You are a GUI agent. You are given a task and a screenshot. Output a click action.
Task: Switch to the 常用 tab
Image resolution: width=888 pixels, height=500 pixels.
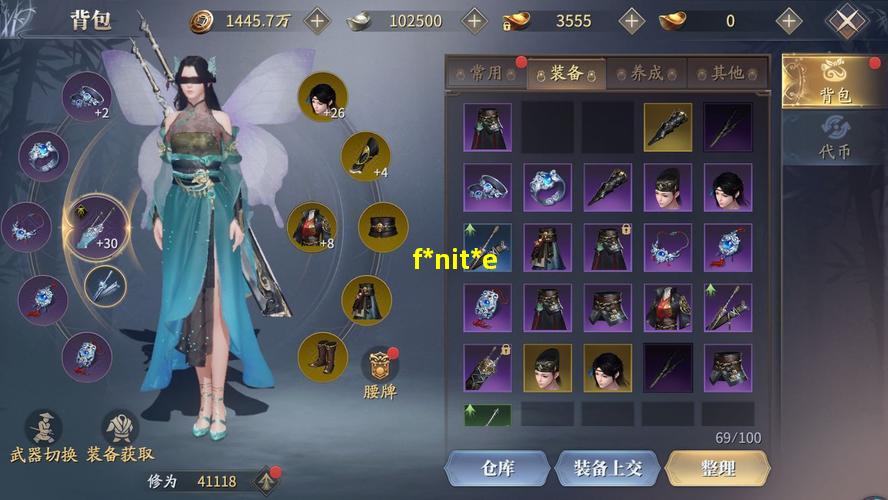point(486,73)
